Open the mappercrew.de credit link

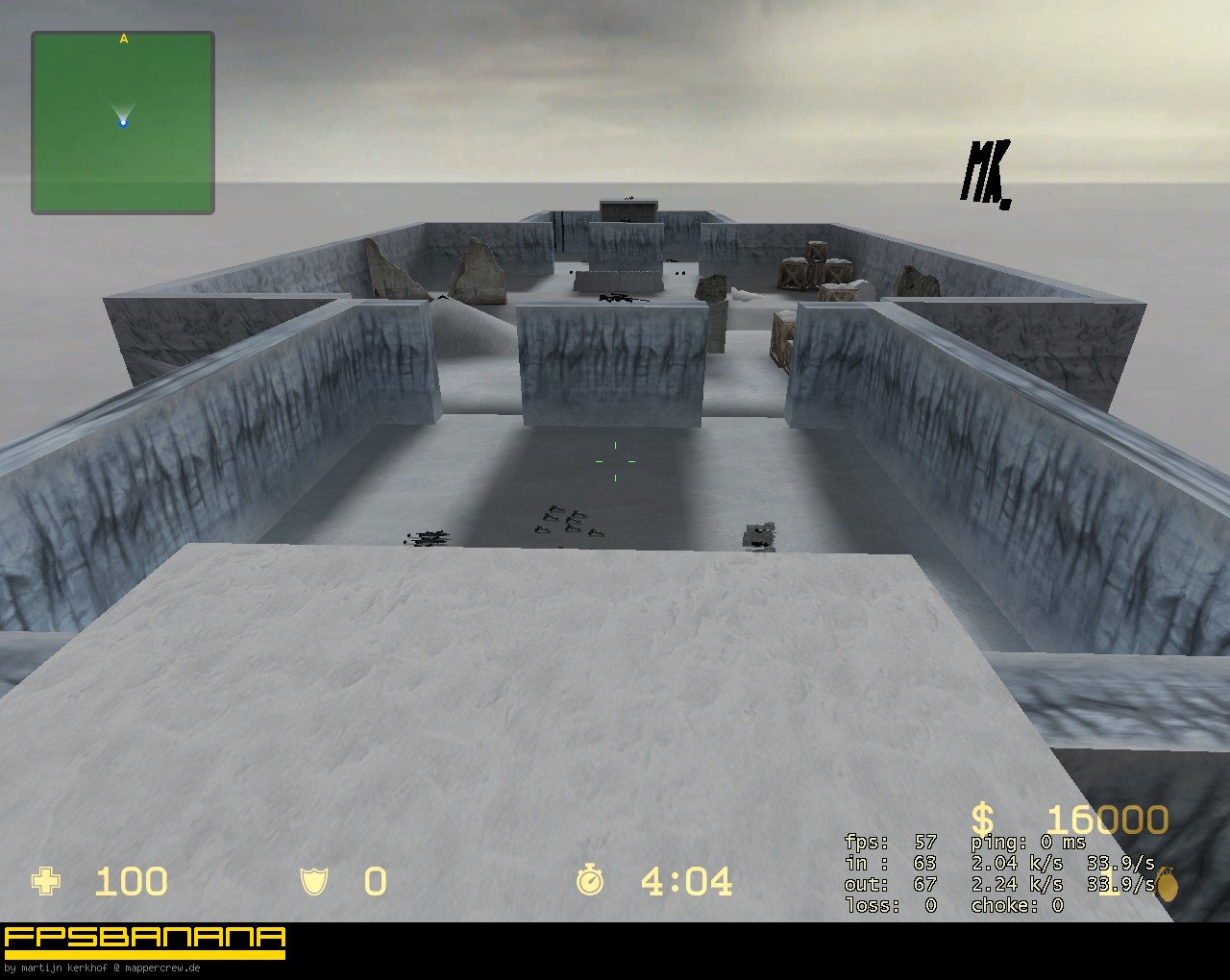point(163,968)
